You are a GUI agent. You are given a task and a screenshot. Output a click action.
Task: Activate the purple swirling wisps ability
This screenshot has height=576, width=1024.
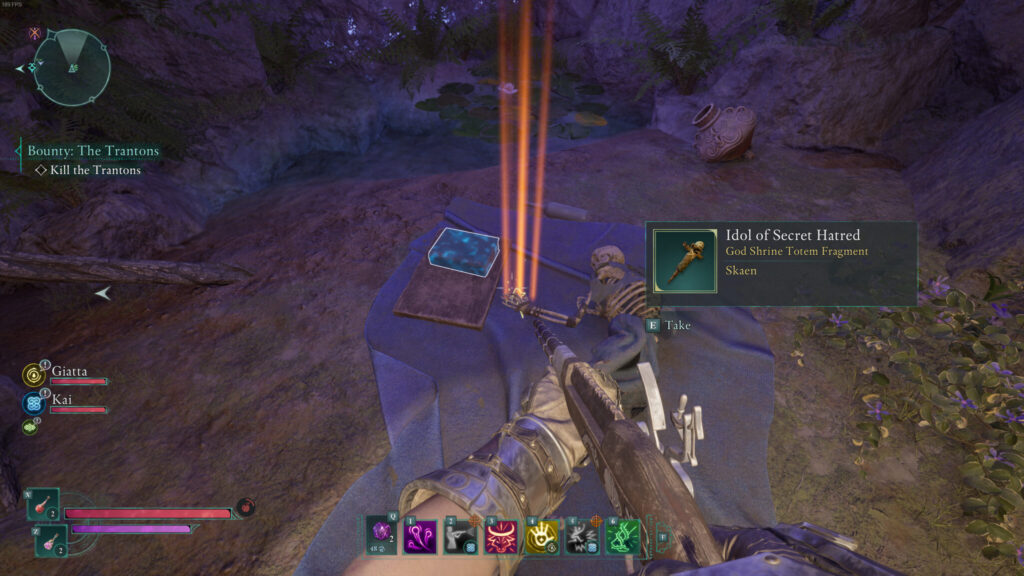point(420,537)
